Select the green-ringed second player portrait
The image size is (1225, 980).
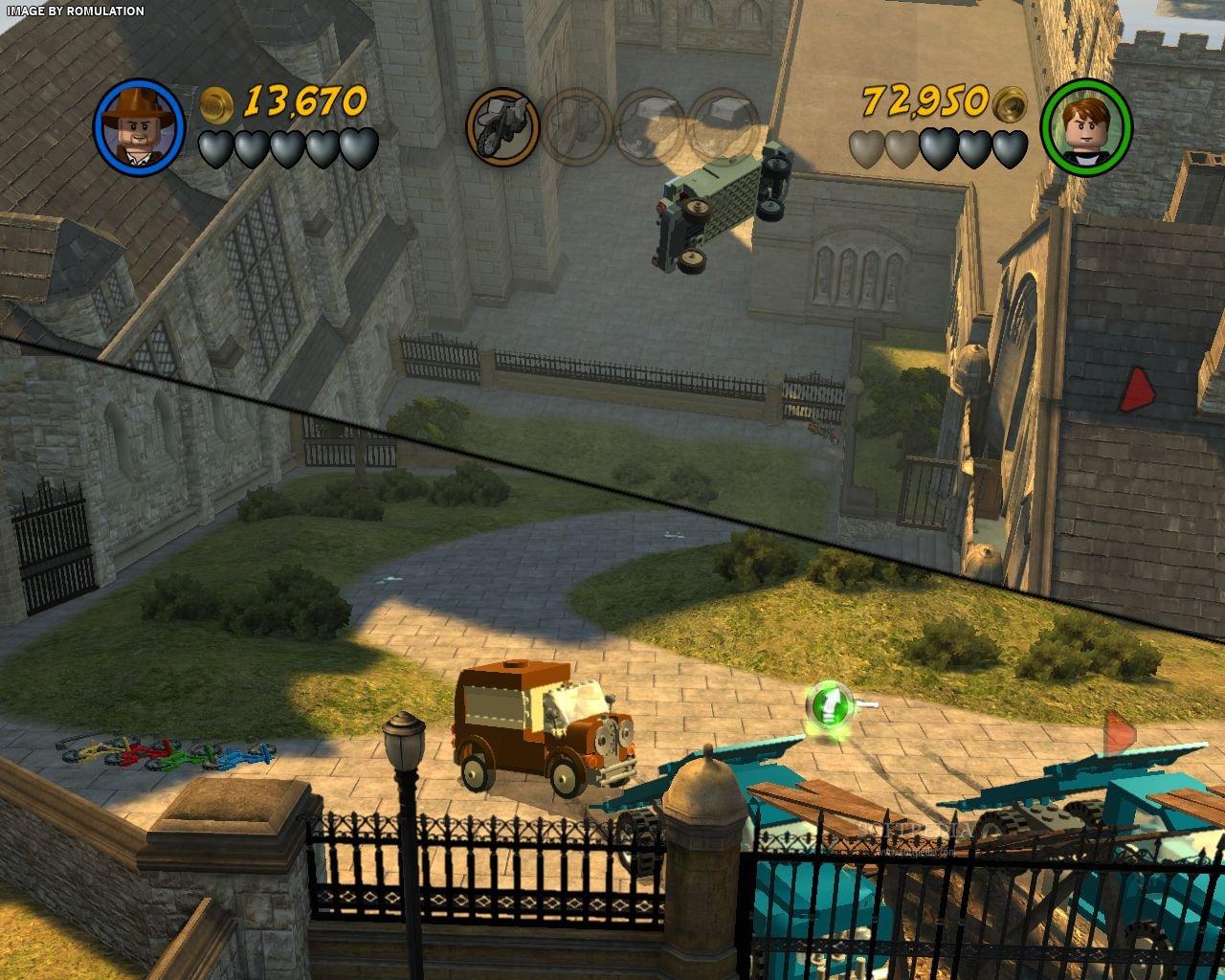pos(1085,125)
